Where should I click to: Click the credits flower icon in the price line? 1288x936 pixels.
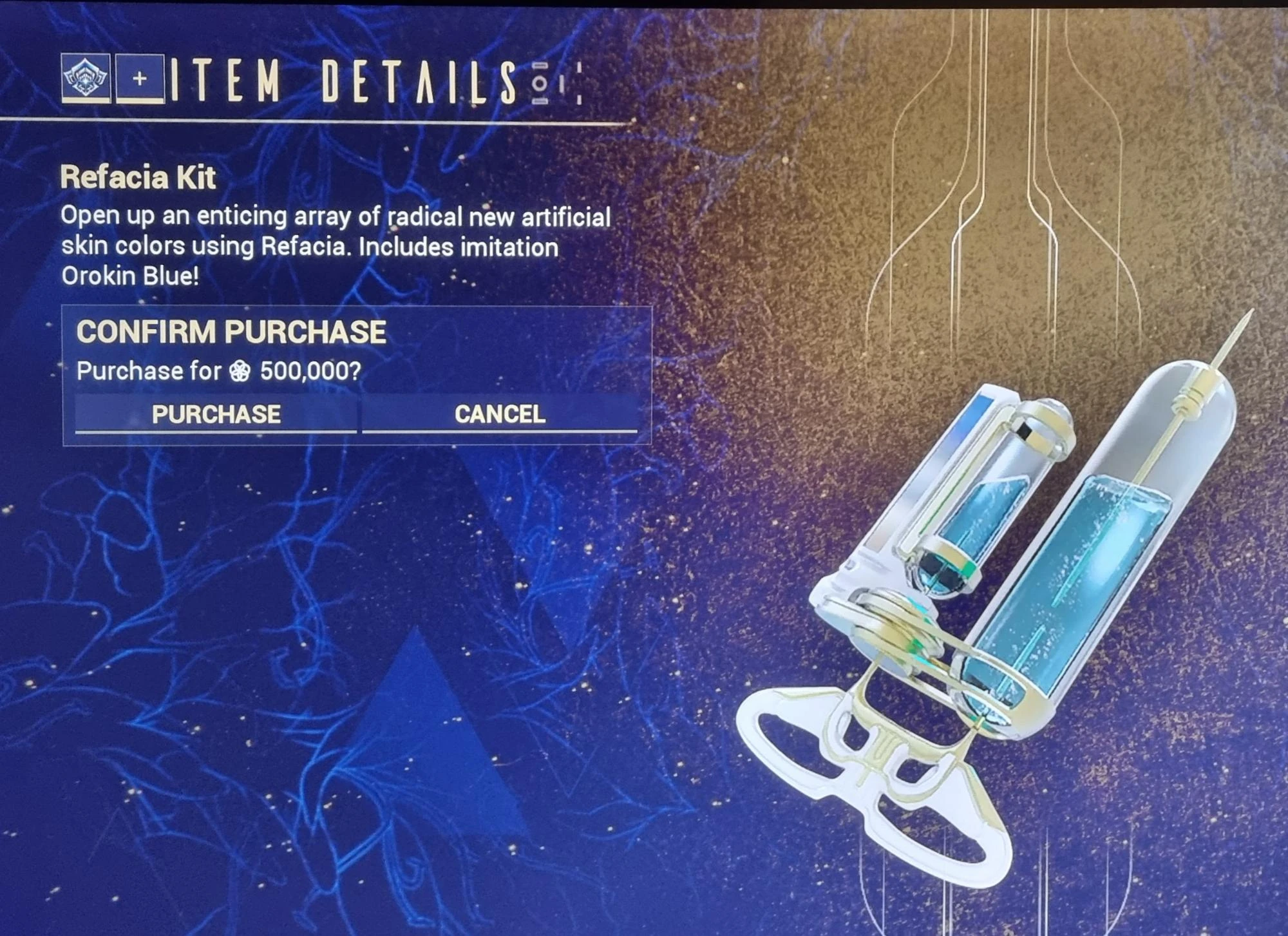239,371
